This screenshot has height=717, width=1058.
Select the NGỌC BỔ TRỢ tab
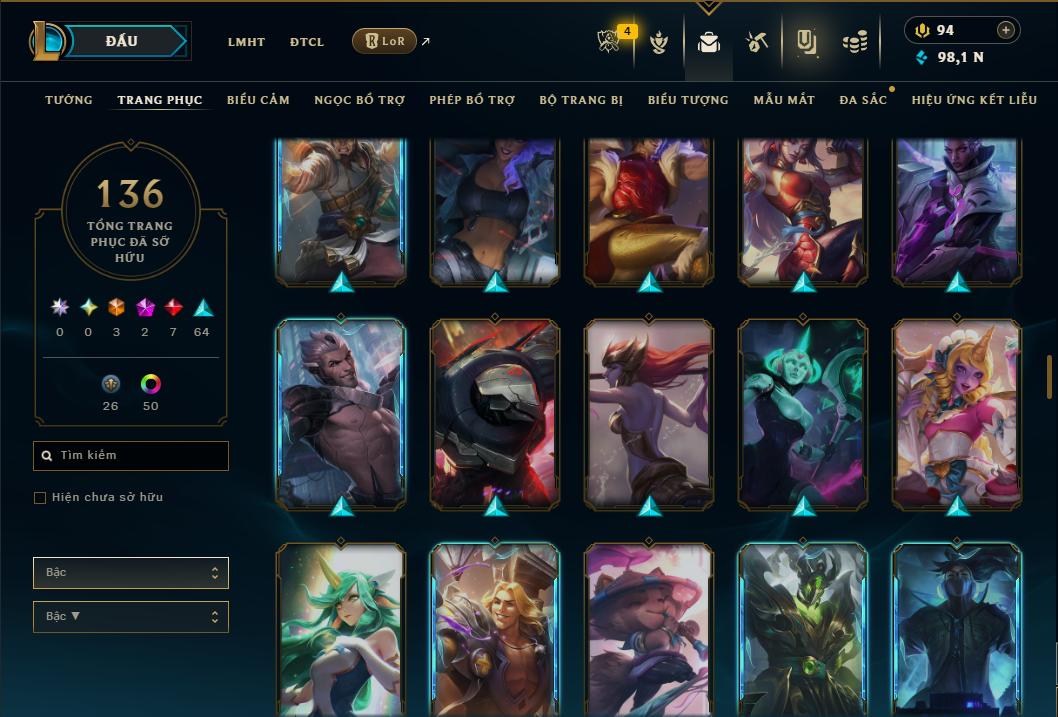point(359,100)
